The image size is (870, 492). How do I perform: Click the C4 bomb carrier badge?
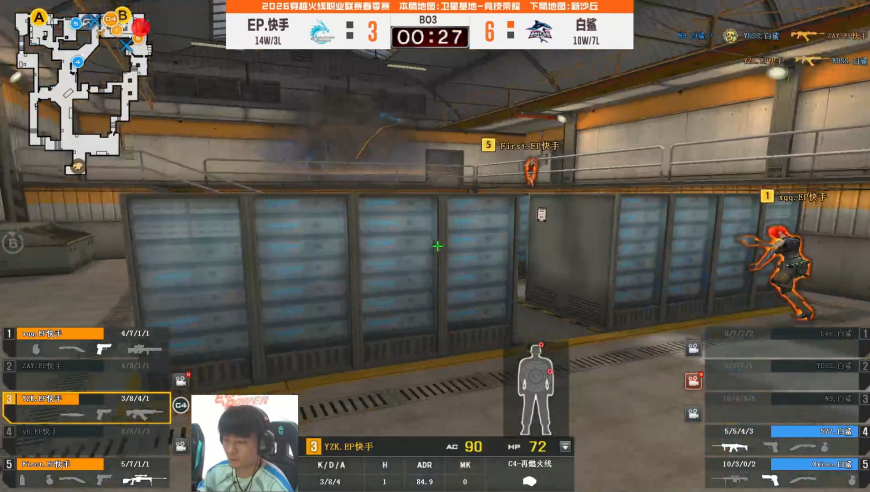pyautogui.click(x=181, y=405)
